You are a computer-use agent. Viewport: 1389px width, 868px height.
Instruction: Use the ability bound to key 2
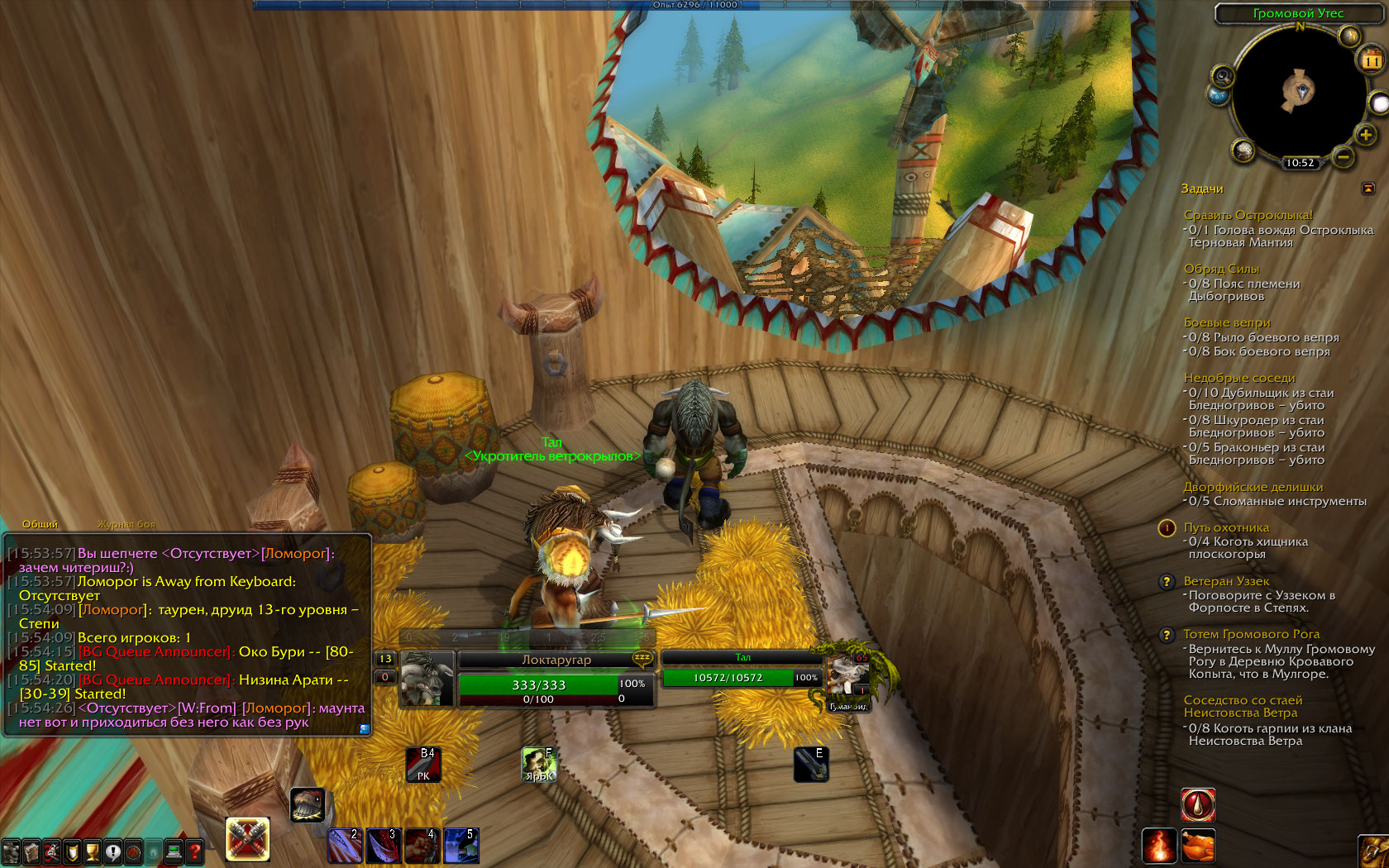[x=345, y=846]
